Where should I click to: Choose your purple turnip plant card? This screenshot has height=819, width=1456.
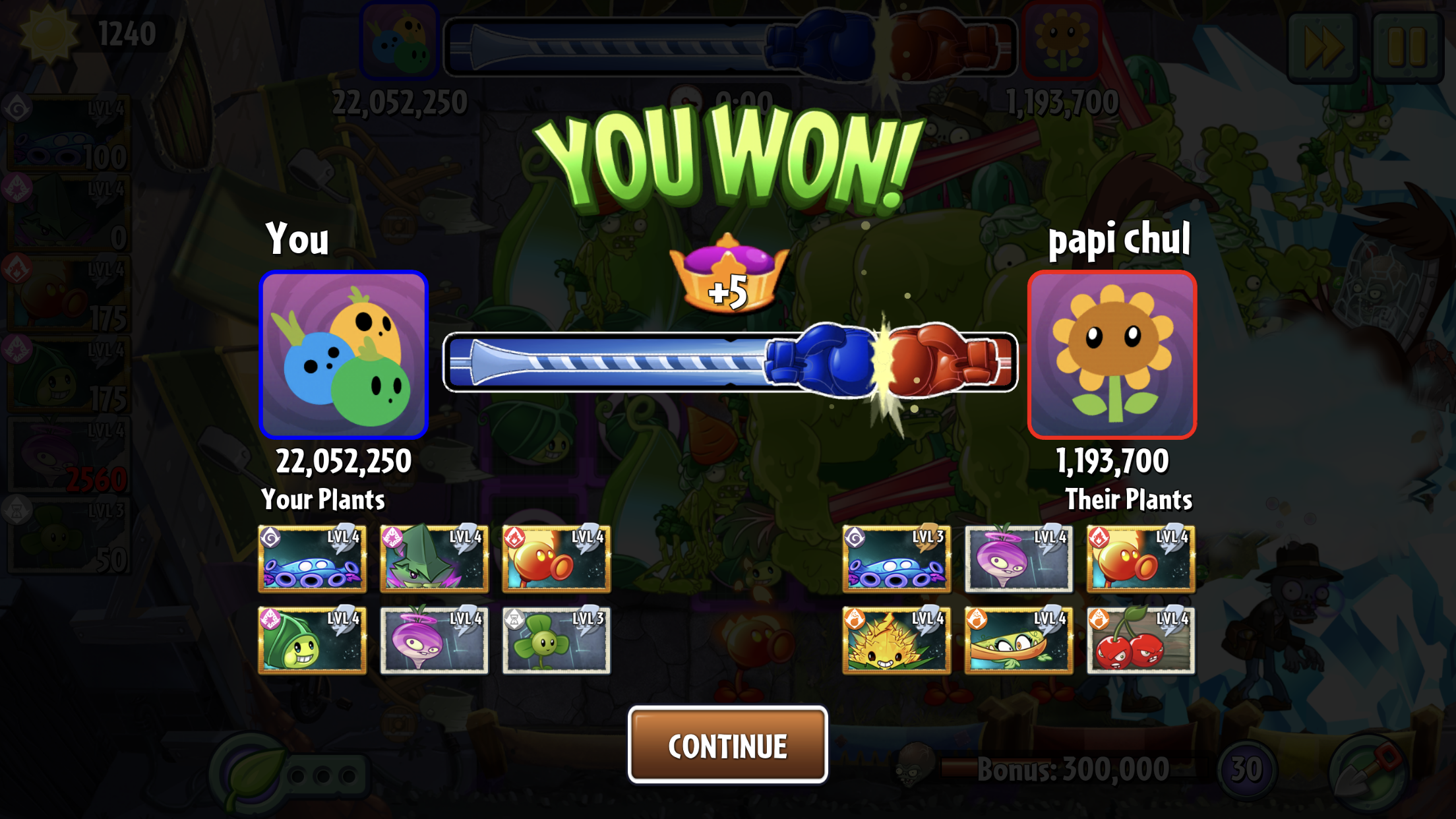(434, 640)
